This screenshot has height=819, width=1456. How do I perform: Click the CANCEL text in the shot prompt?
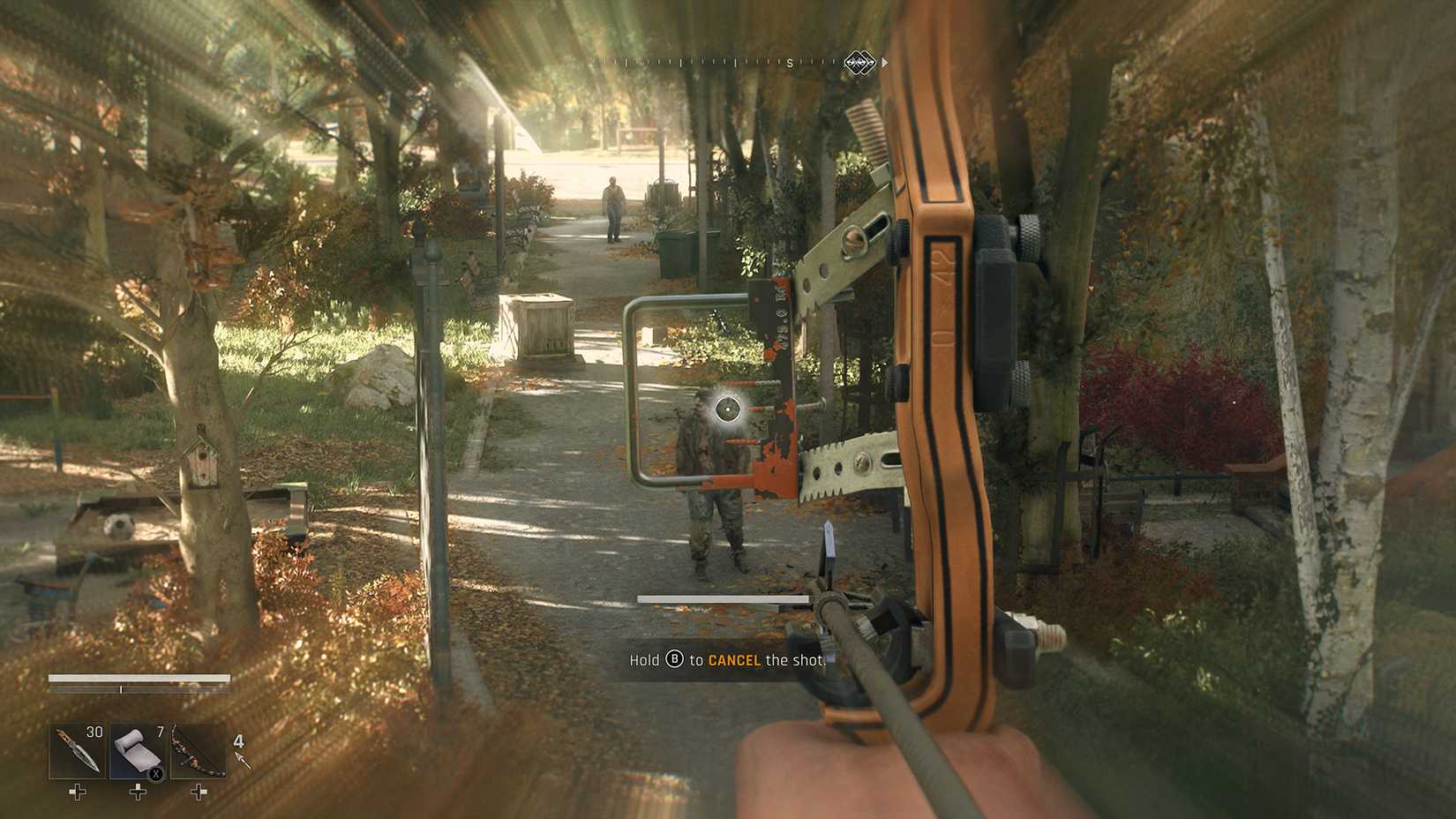tap(735, 659)
